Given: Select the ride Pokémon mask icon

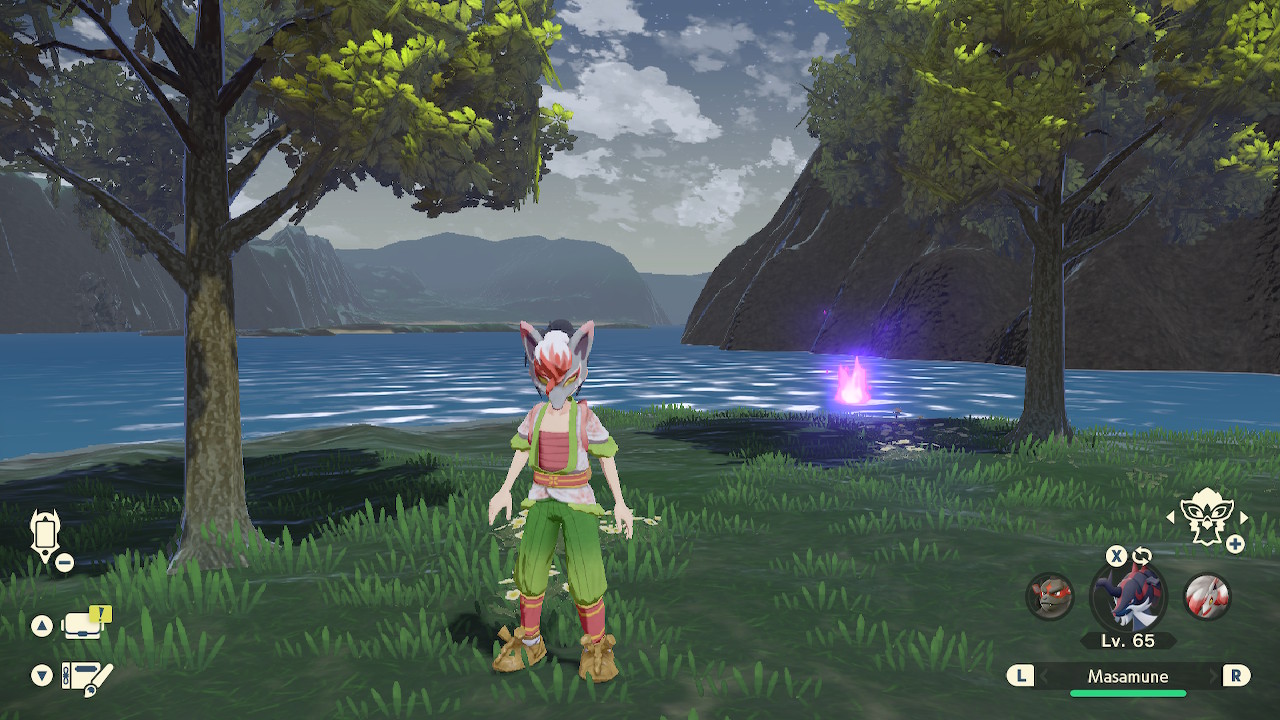Looking at the screenshot, I should (1206, 517).
